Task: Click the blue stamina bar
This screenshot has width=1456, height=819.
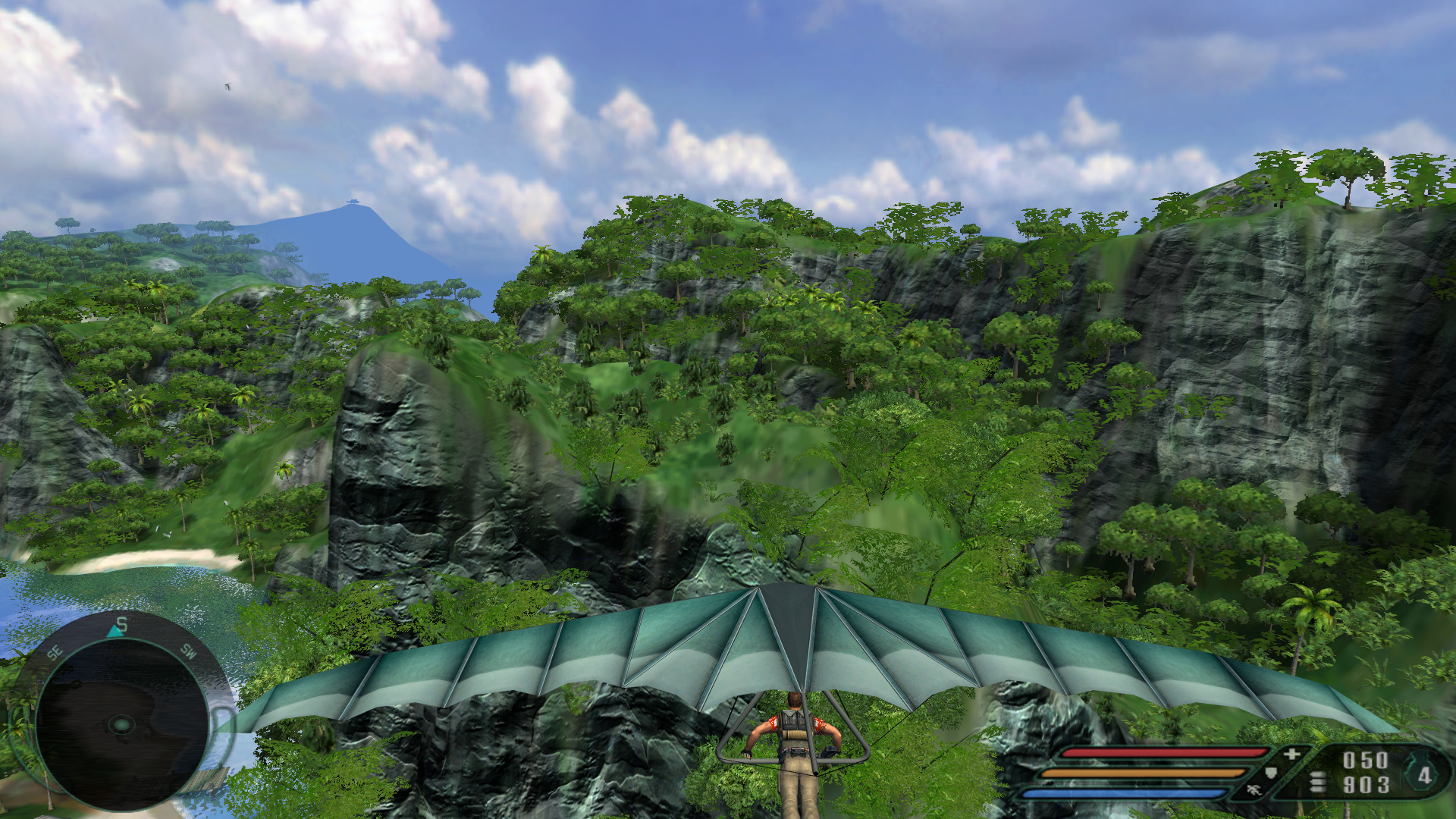Action: click(1137, 792)
